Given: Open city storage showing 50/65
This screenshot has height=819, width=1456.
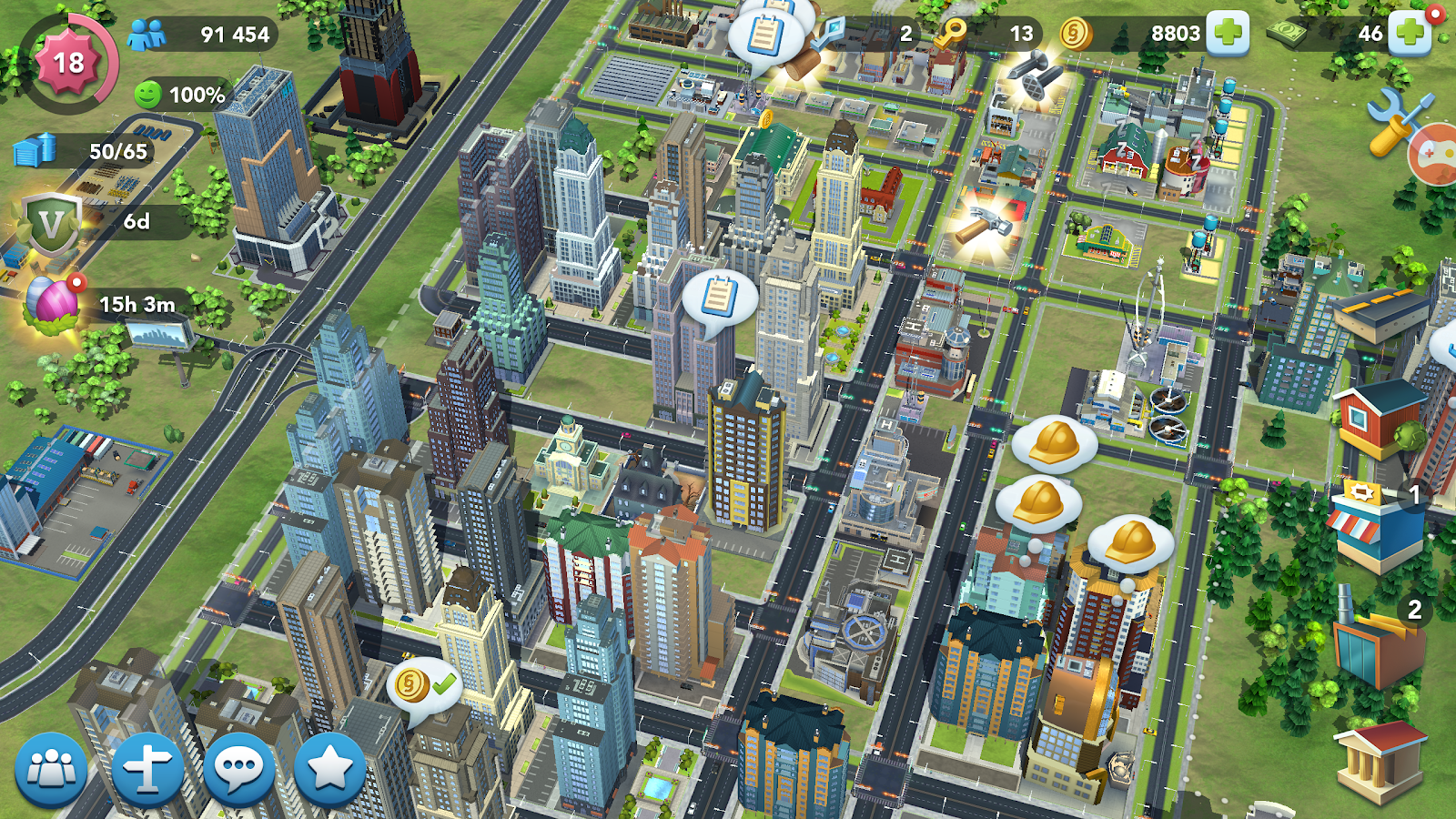Looking at the screenshot, I should (x=36, y=150).
